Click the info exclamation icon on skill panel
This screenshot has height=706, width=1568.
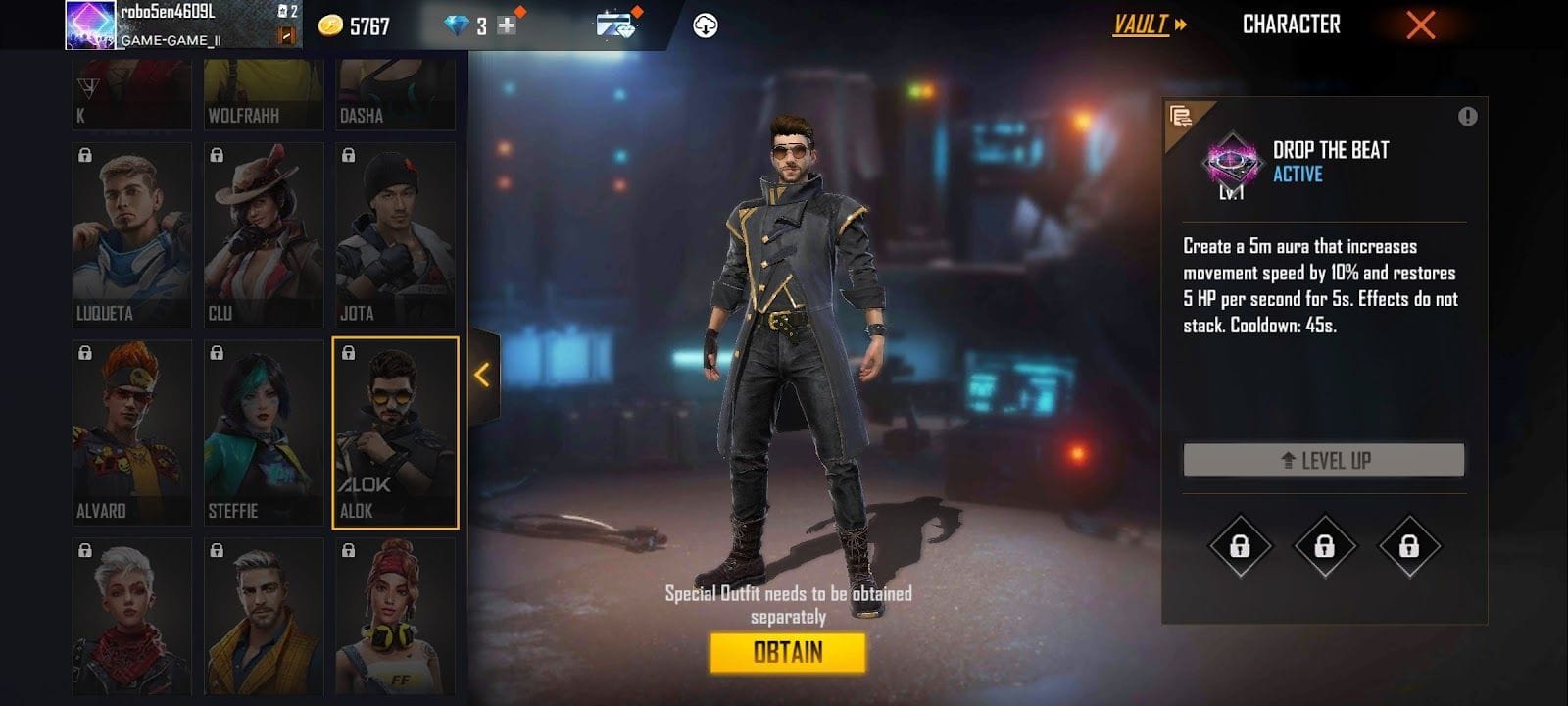[x=1467, y=116]
